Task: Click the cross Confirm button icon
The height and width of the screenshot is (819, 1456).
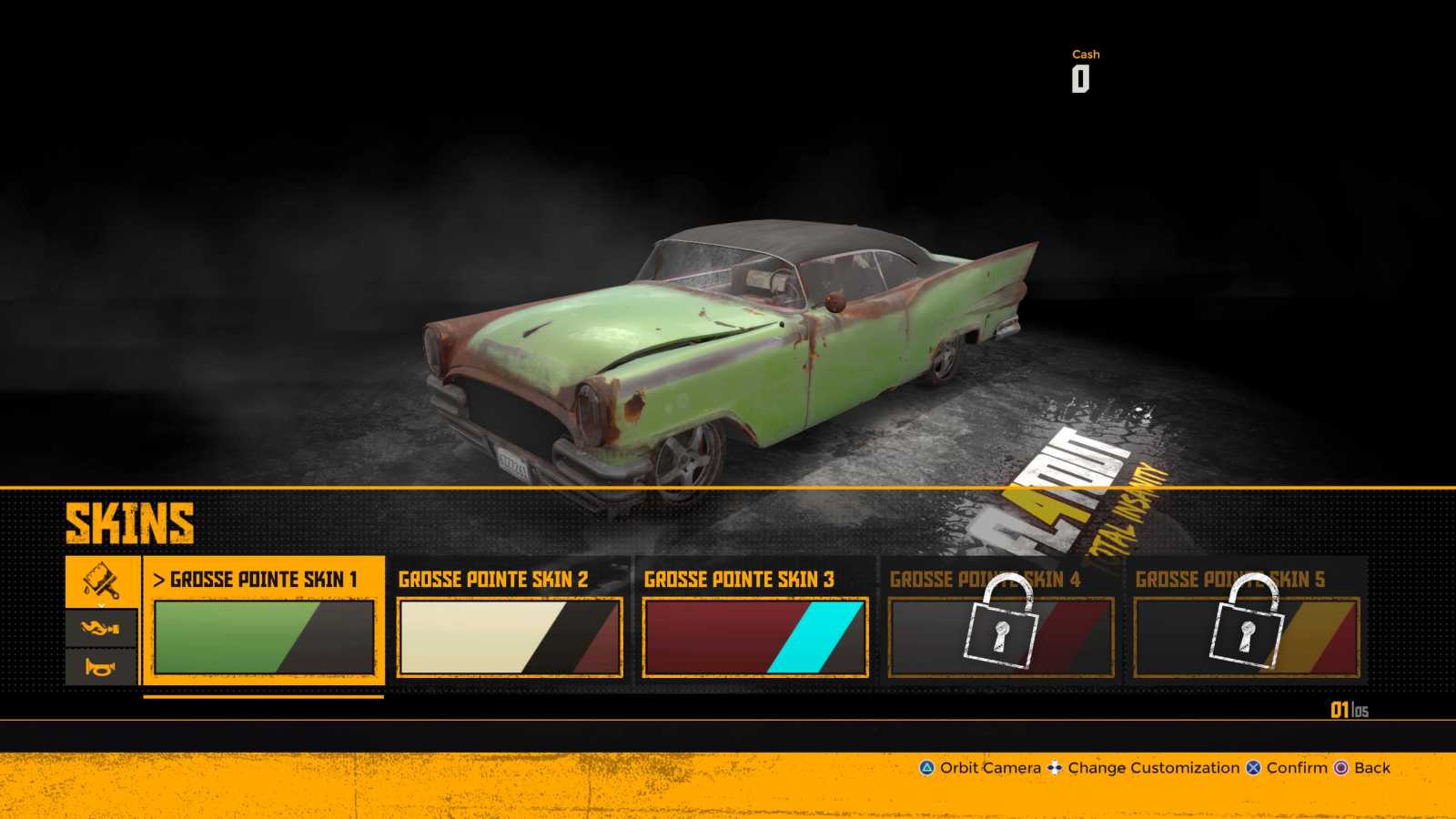Action: pyautogui.click(x=1253, y=768)
